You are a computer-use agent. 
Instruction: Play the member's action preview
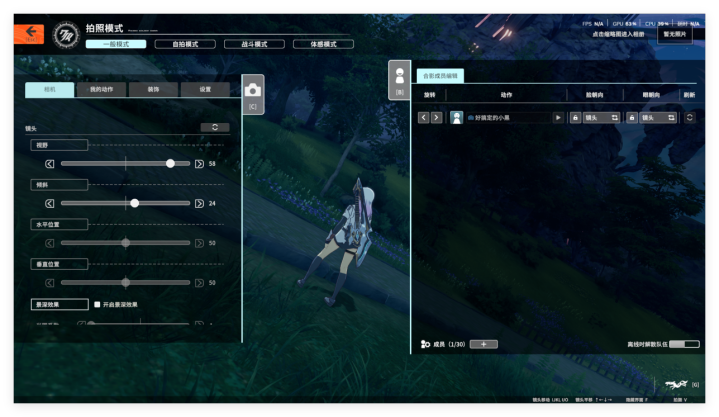coord(558,117)
